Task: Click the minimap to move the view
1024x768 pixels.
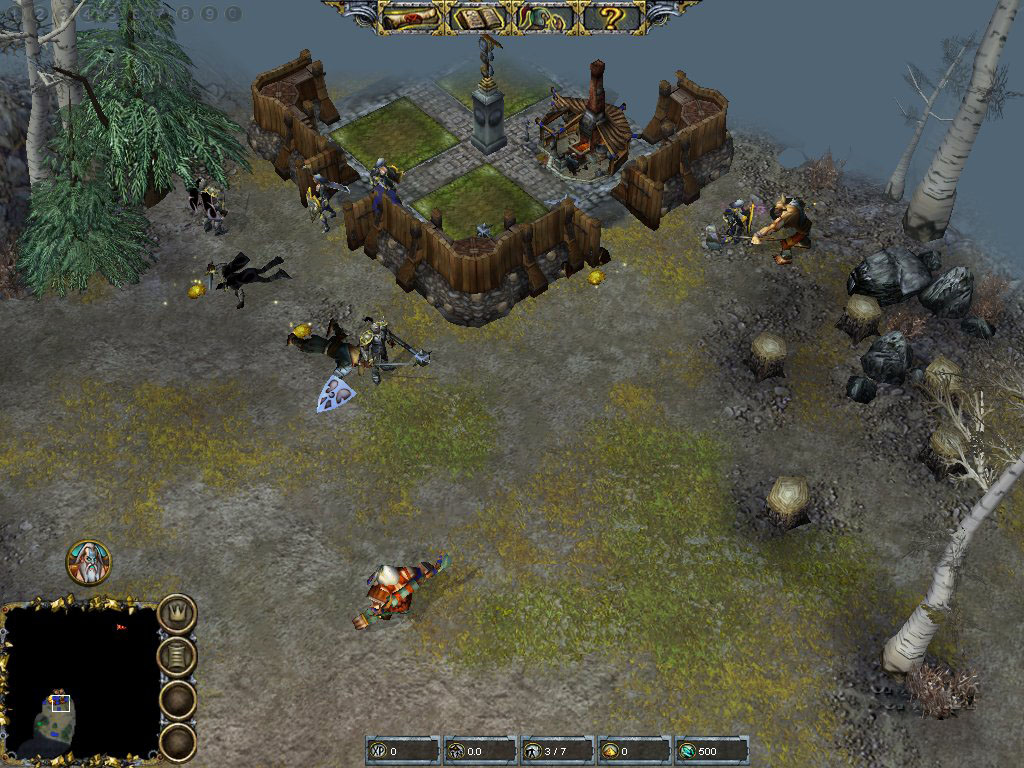Action: click(81, 680)
